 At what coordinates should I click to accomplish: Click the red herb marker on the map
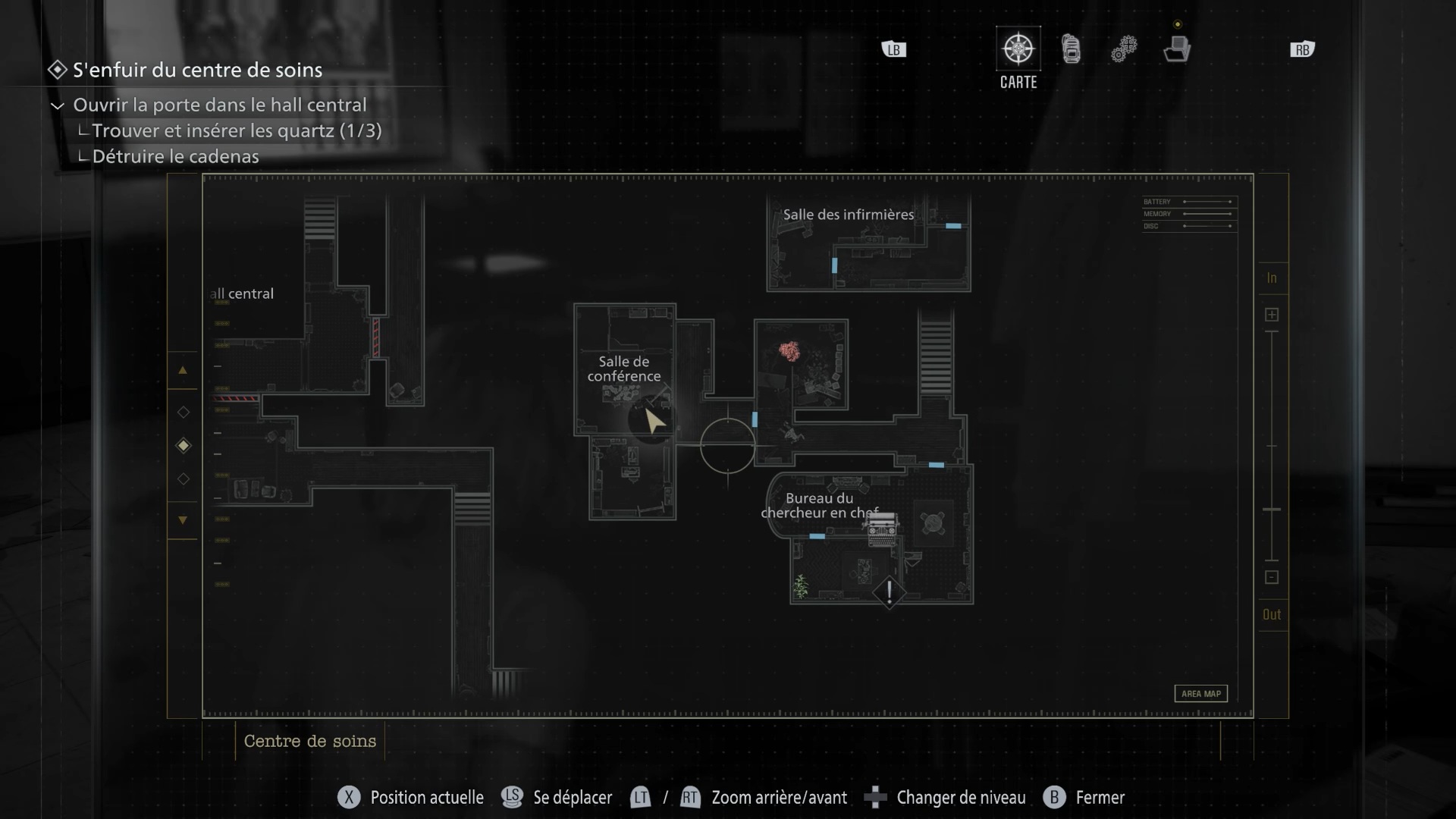coord(789,351)
